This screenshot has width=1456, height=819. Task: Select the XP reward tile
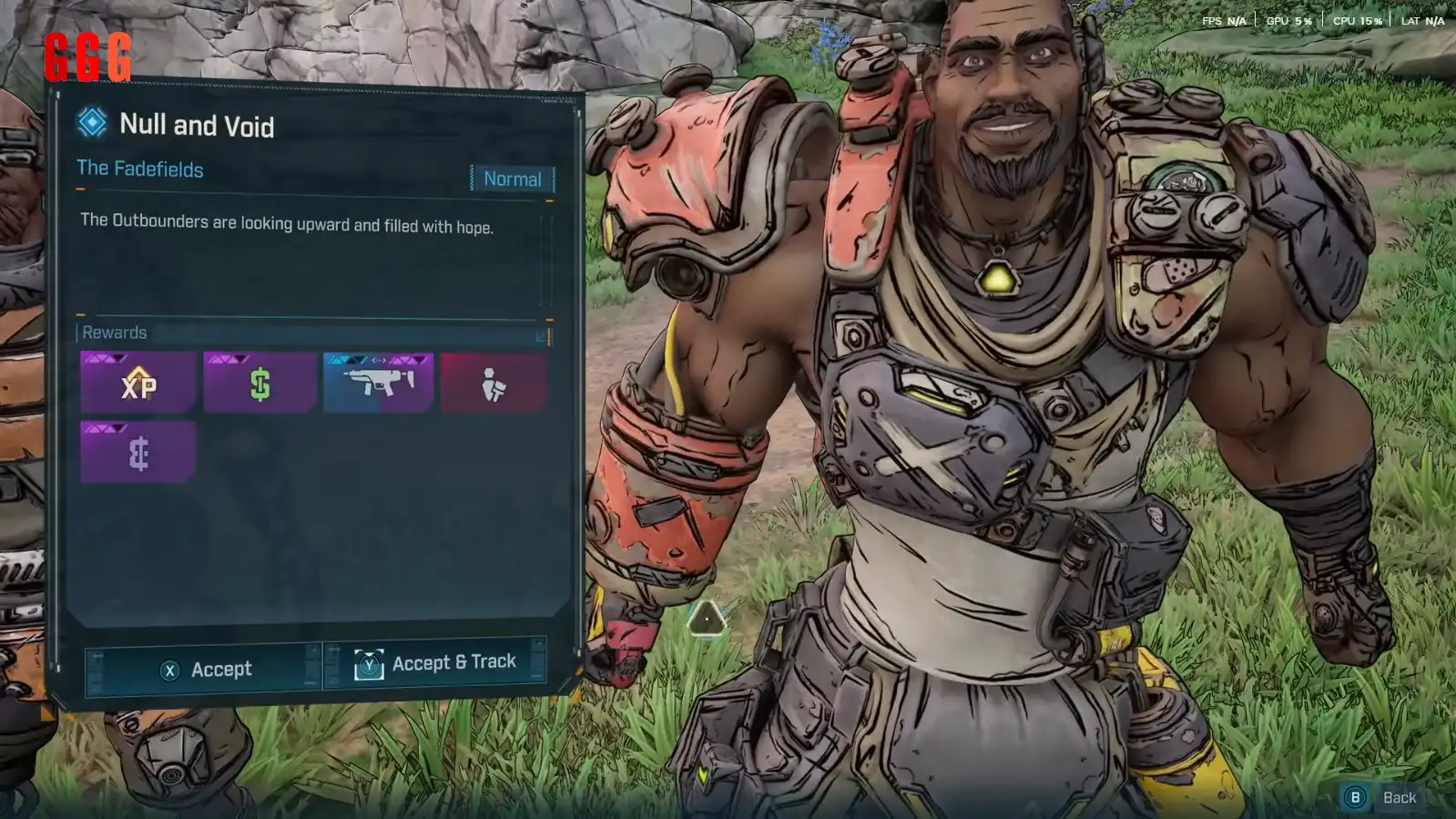pos(138,384)
